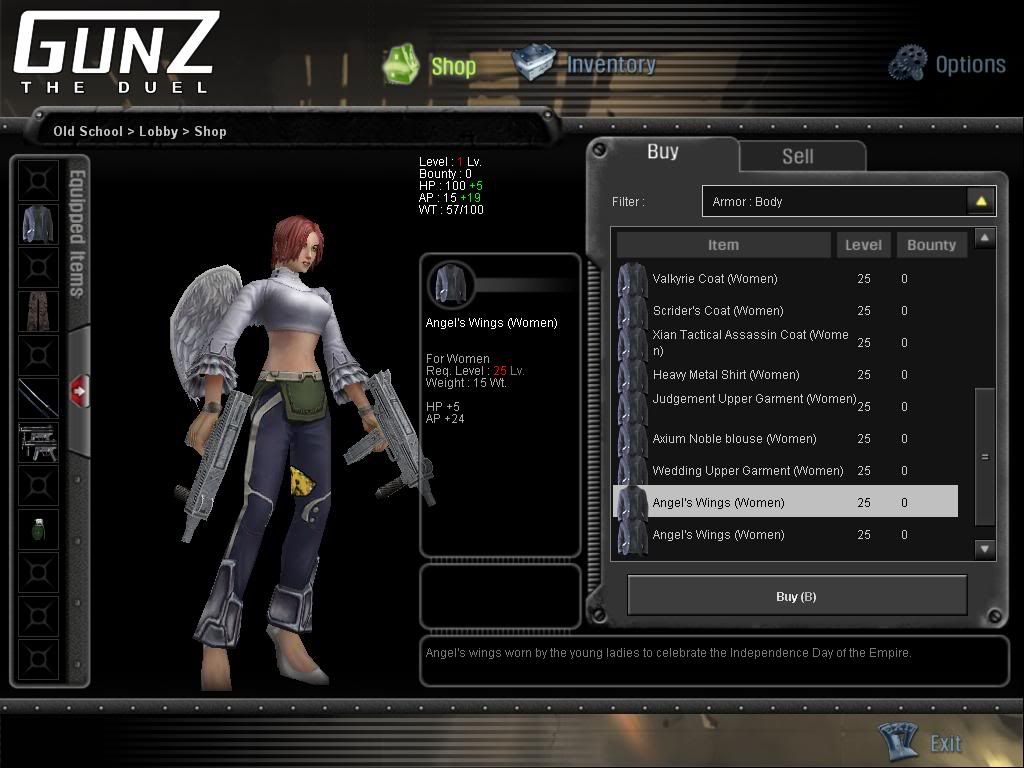Click the item list scroll-down arrow
This screenshot has width=1024, height=768.
[984, 548]
